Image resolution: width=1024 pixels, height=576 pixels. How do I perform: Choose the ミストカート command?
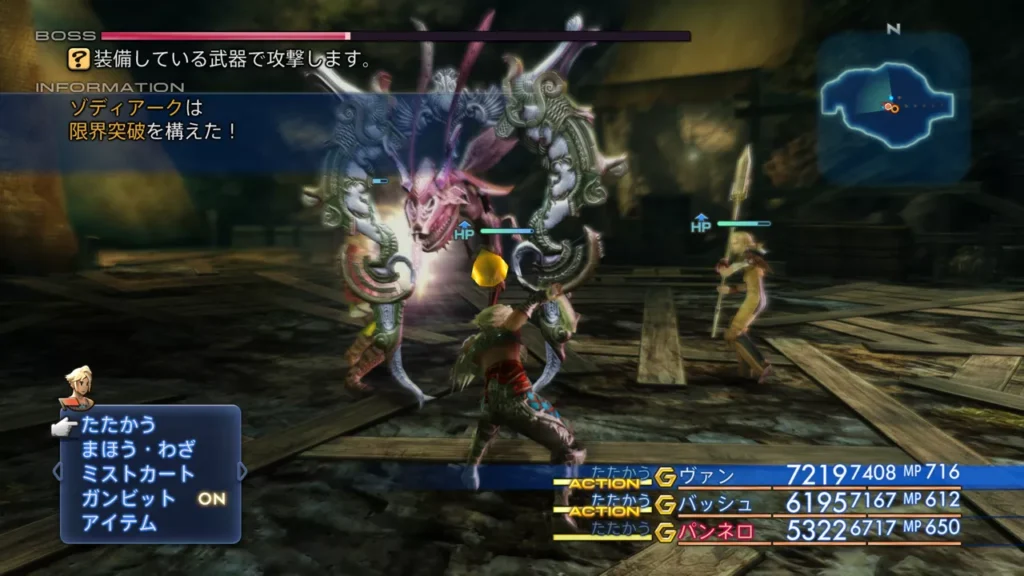click(x=138, y=474)
